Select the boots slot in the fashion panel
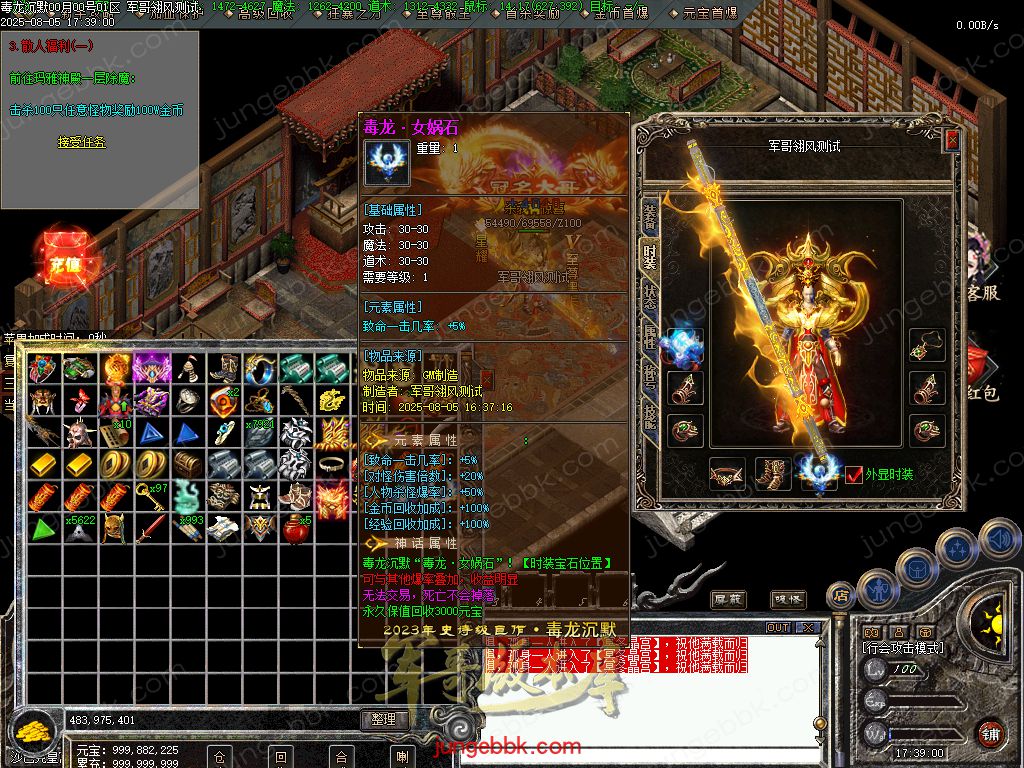1024x768 pixels. [x=773, y=473]
